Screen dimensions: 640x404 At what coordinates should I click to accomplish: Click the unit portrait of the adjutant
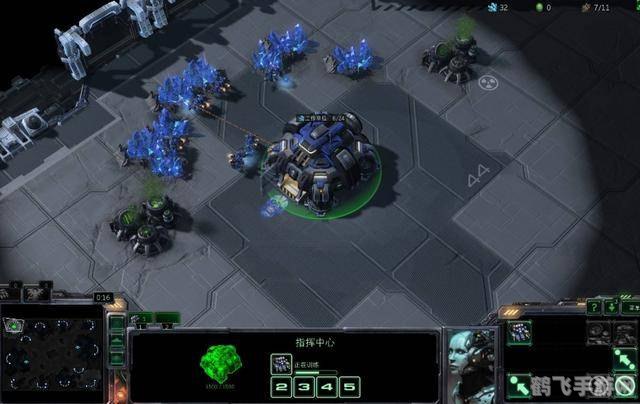tap(468, 360)
